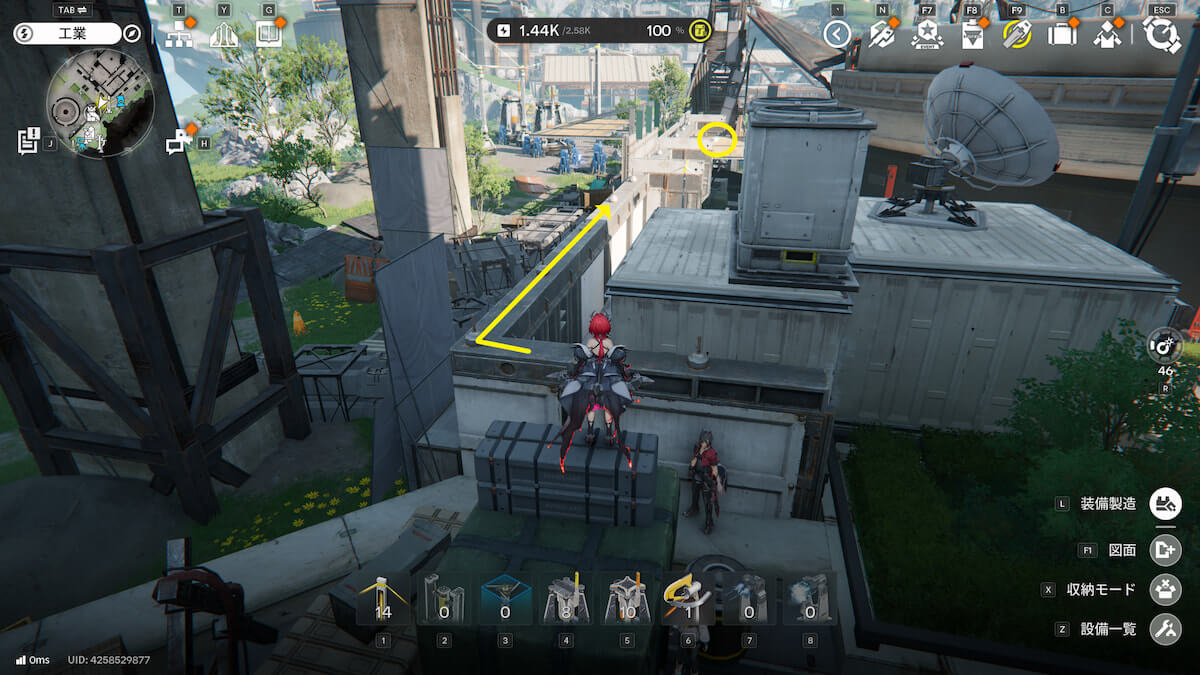The image size is (1200, 675).
Task: Open the character team icon
Action: pyautogui.click(x=1107, y=35)
